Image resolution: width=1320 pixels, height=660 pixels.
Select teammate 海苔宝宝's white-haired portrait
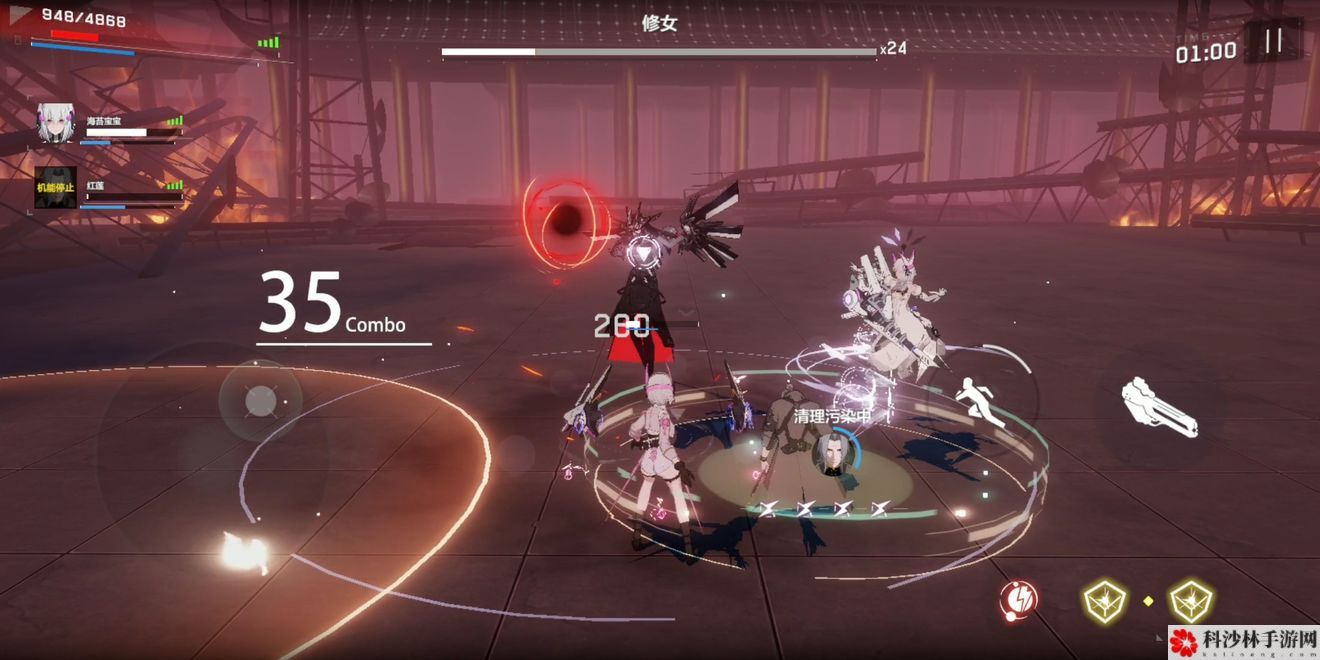tap(56, 122)
